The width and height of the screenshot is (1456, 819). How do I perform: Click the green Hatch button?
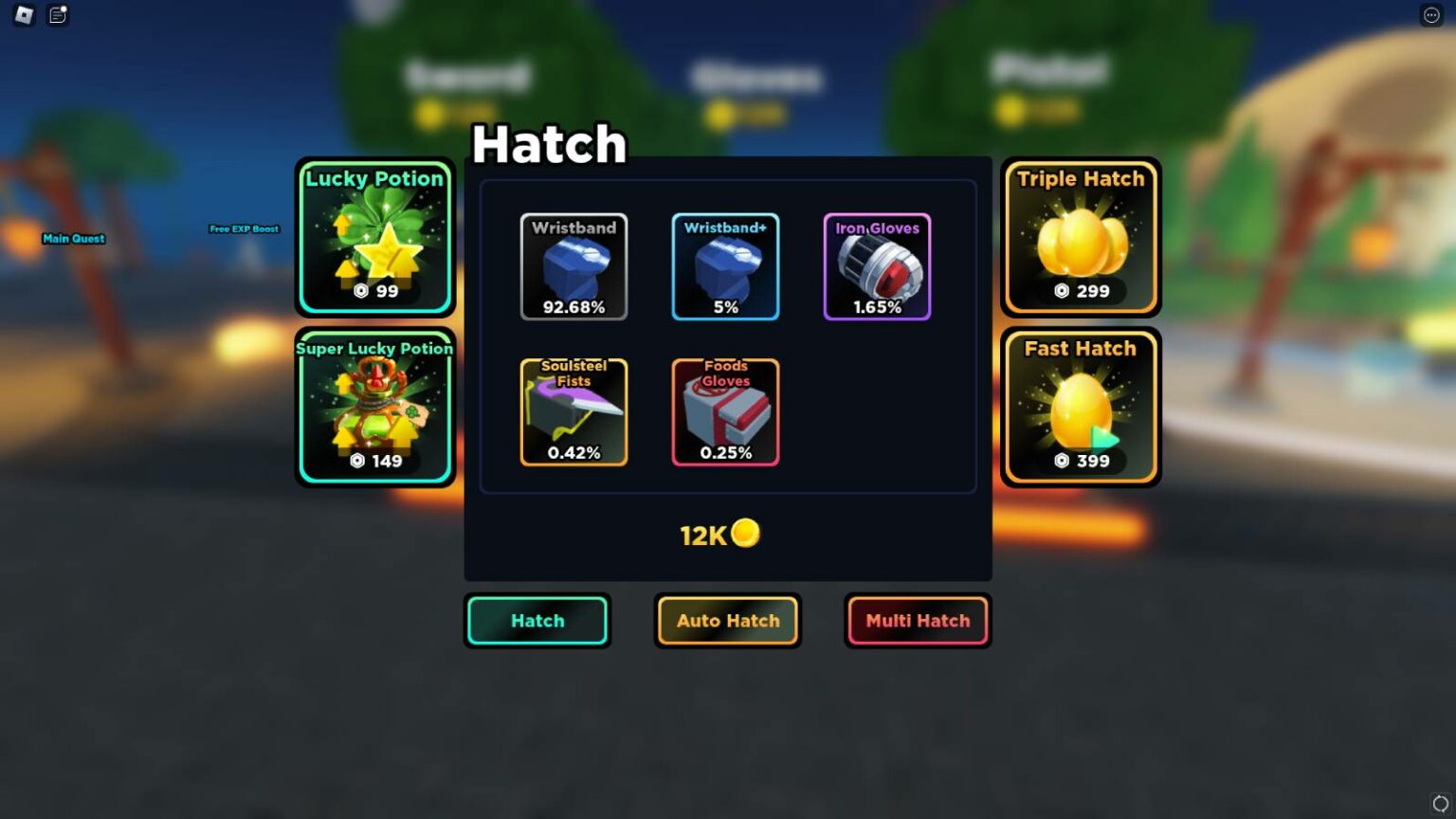pos(537,621)
